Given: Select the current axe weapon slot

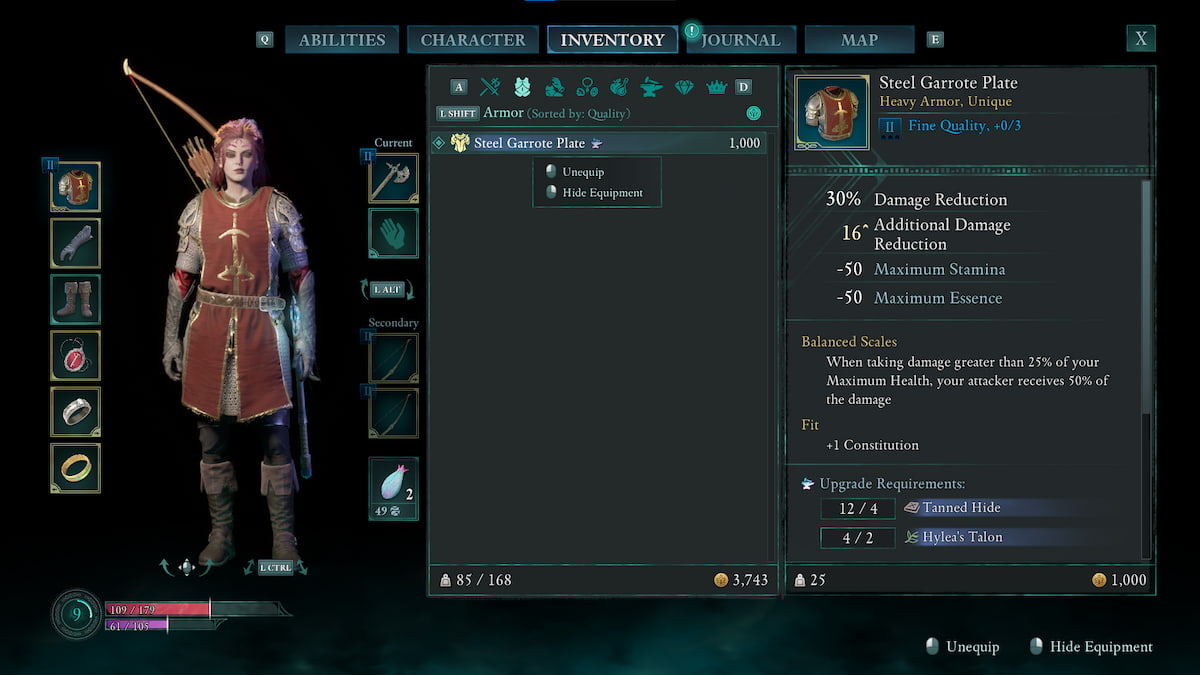Looking at the screenshot, I should point(393,179).
